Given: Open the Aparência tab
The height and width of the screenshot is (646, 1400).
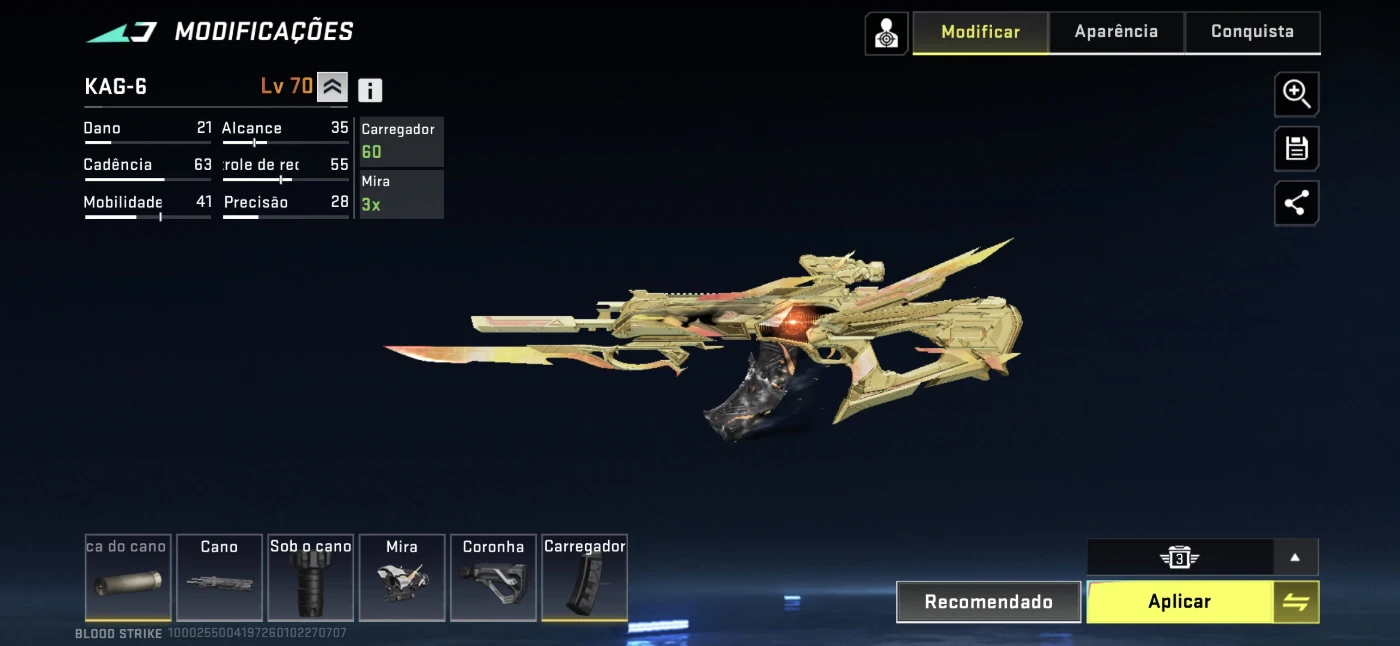Looking at the screenshot, I should click(x=1116, y=32).
